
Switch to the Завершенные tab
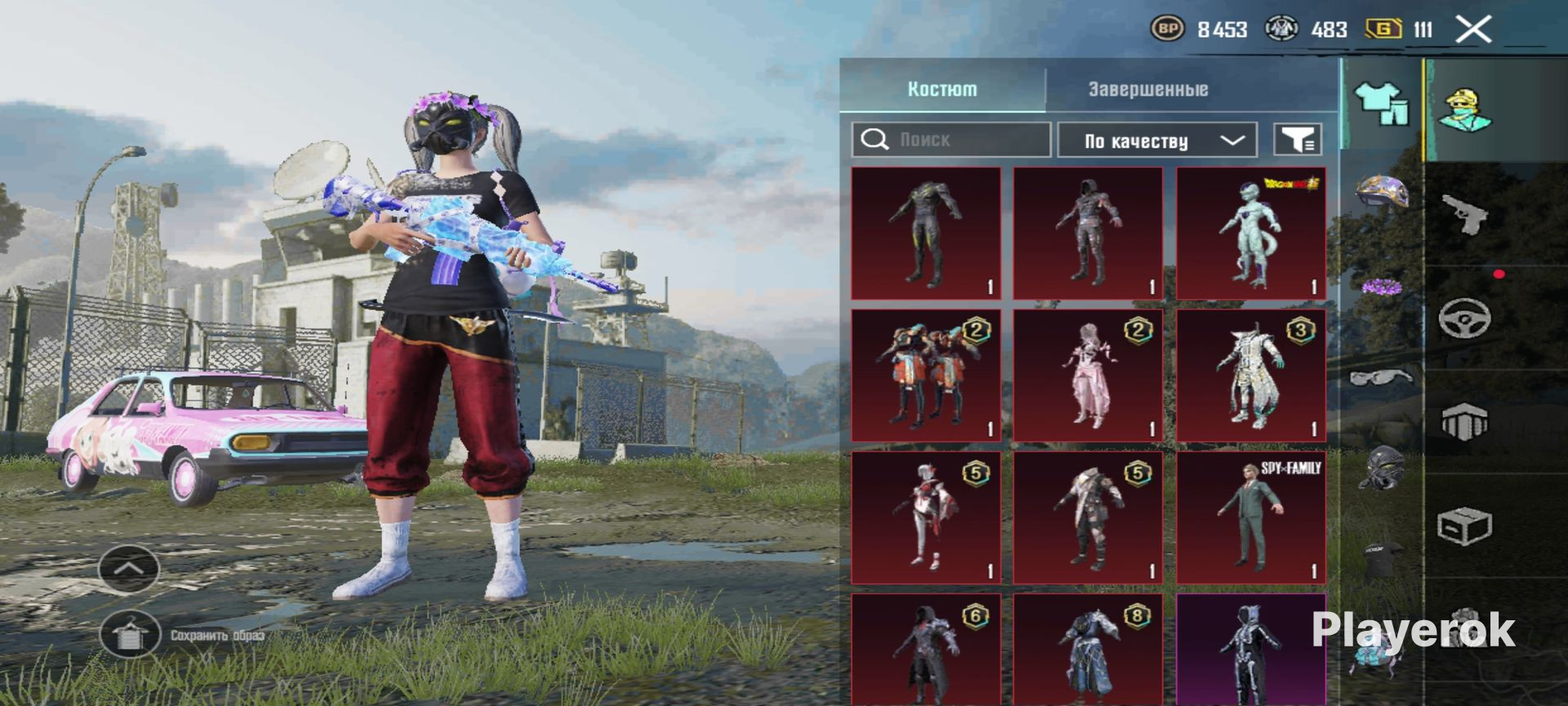point(1147,89)
